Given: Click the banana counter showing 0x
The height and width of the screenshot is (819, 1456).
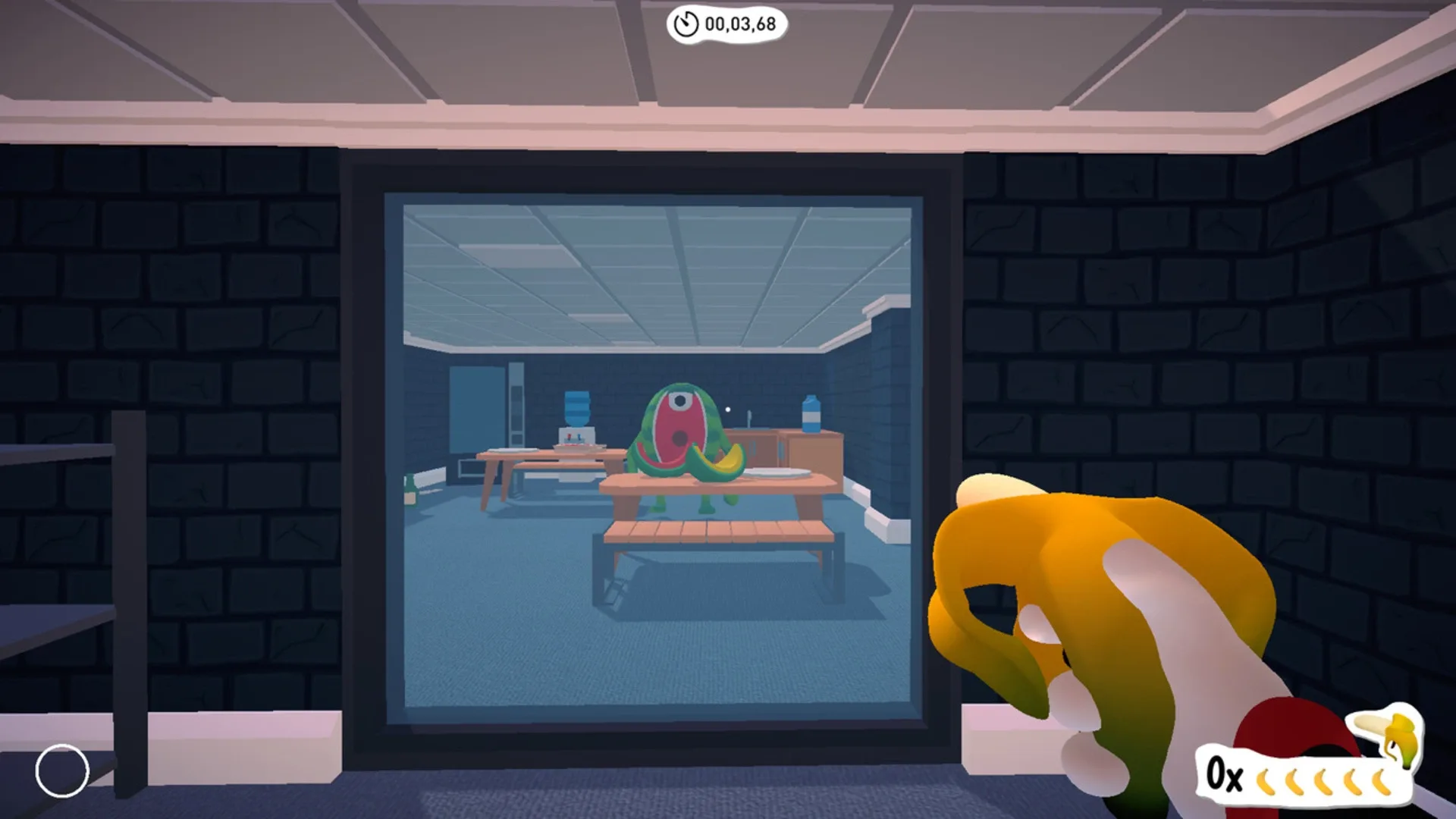Looking at the screenshot, I should point(1225,775).
